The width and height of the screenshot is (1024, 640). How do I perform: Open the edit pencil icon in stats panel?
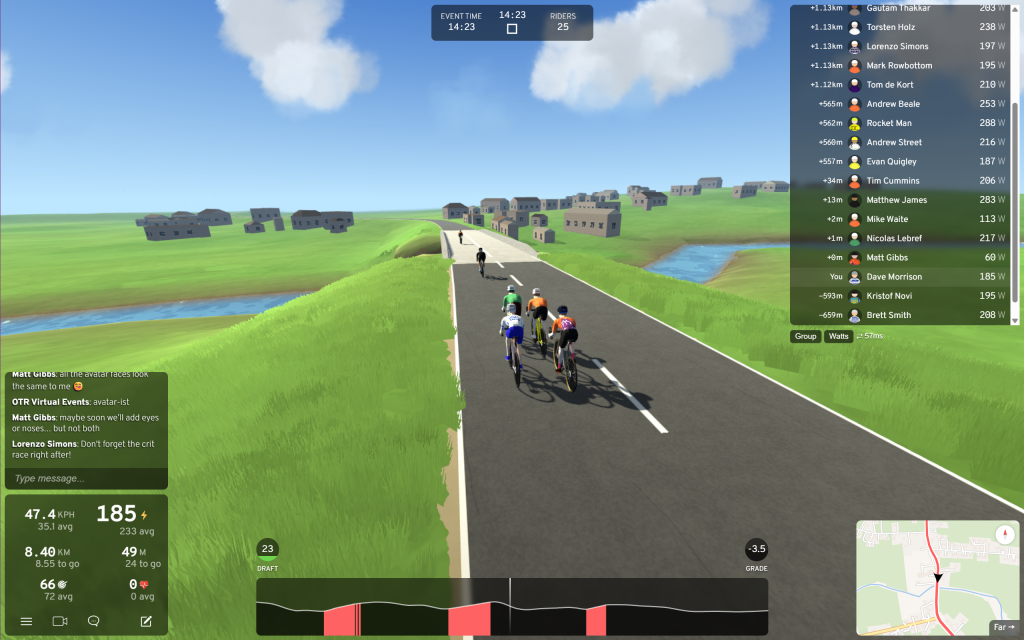point(146,621)
